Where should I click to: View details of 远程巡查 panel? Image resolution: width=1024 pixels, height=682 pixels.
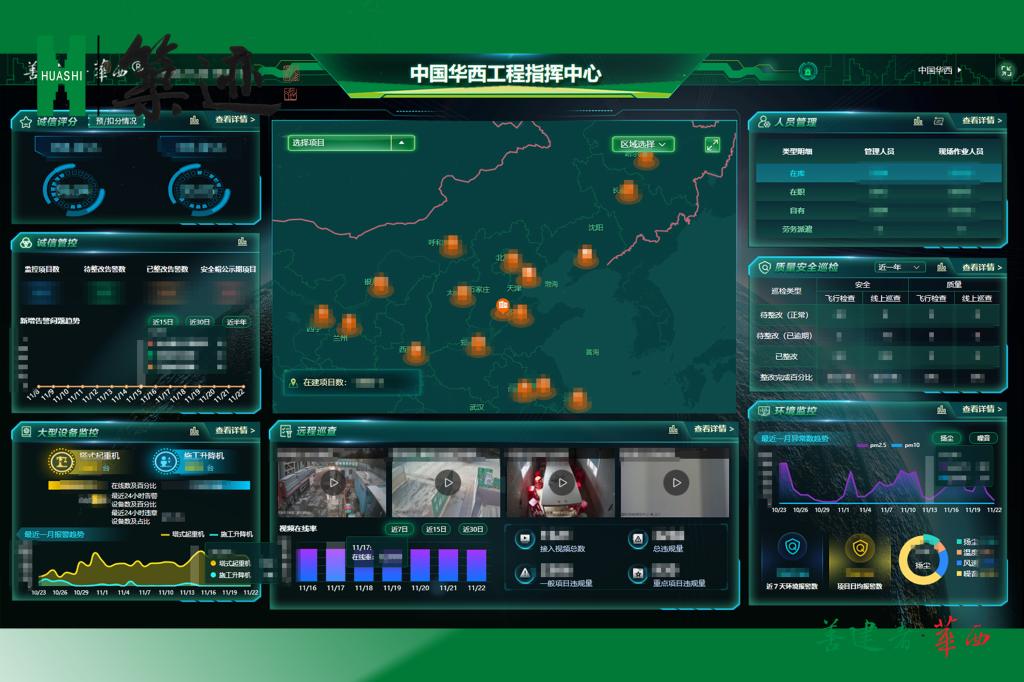714,429
